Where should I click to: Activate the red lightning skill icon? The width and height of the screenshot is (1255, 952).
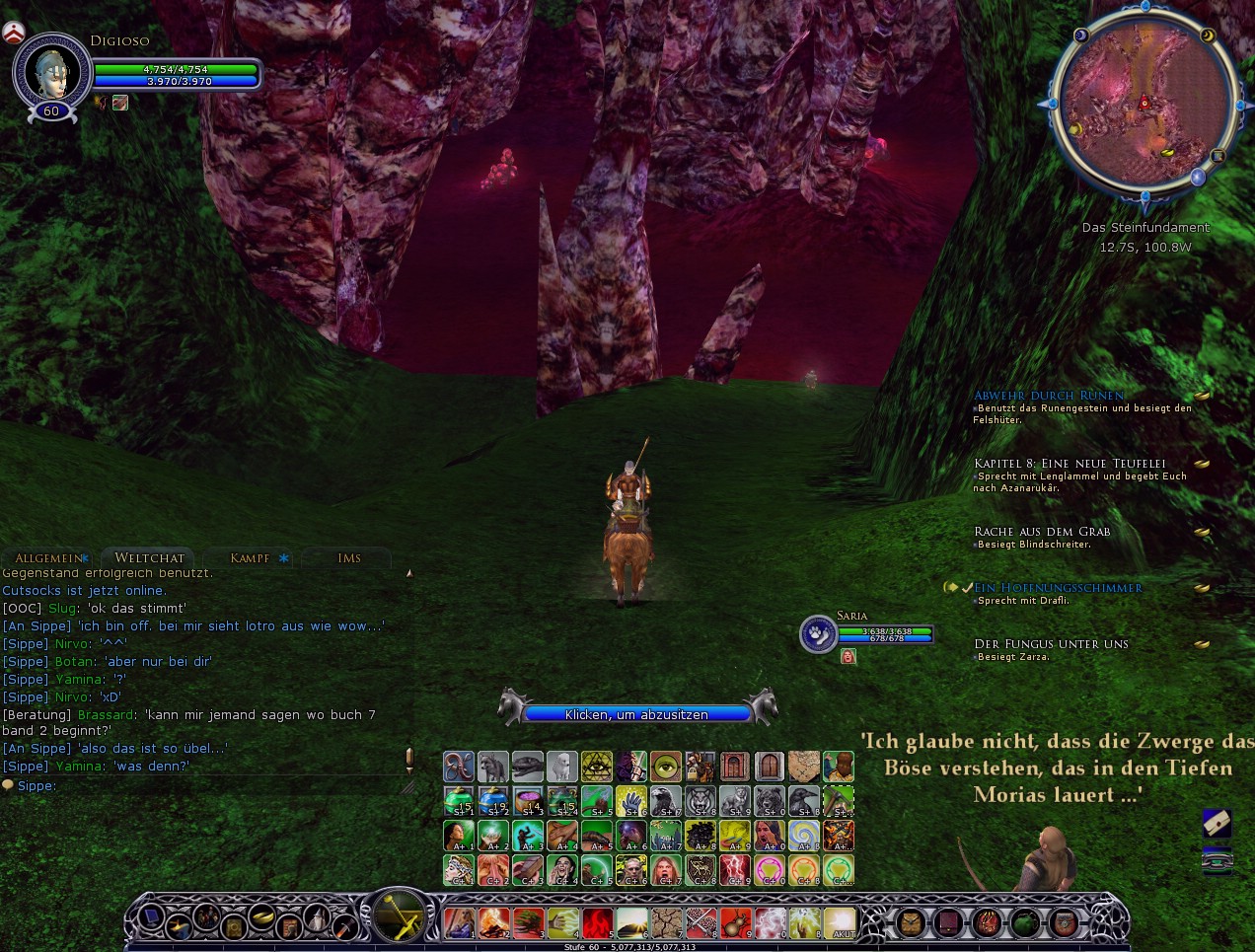(x=735, y=870)
